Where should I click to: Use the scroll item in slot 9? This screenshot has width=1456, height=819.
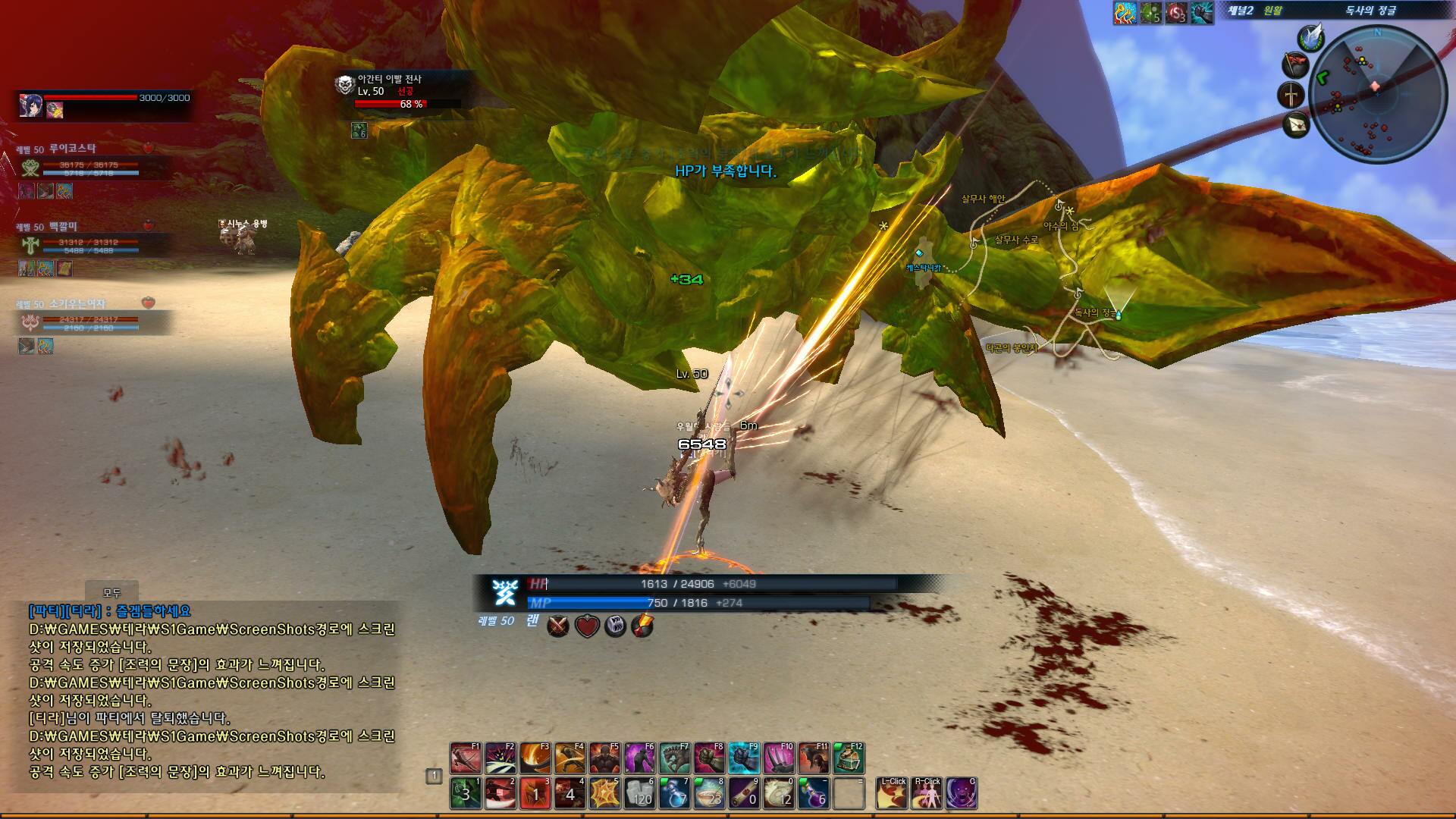point(745,793)
